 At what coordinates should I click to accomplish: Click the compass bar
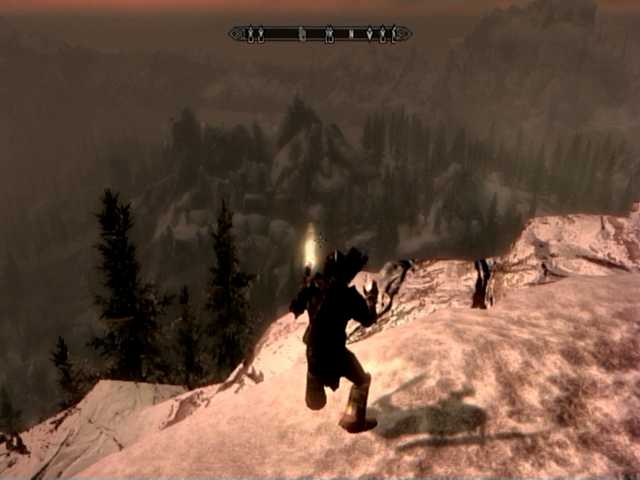(320, 34)
